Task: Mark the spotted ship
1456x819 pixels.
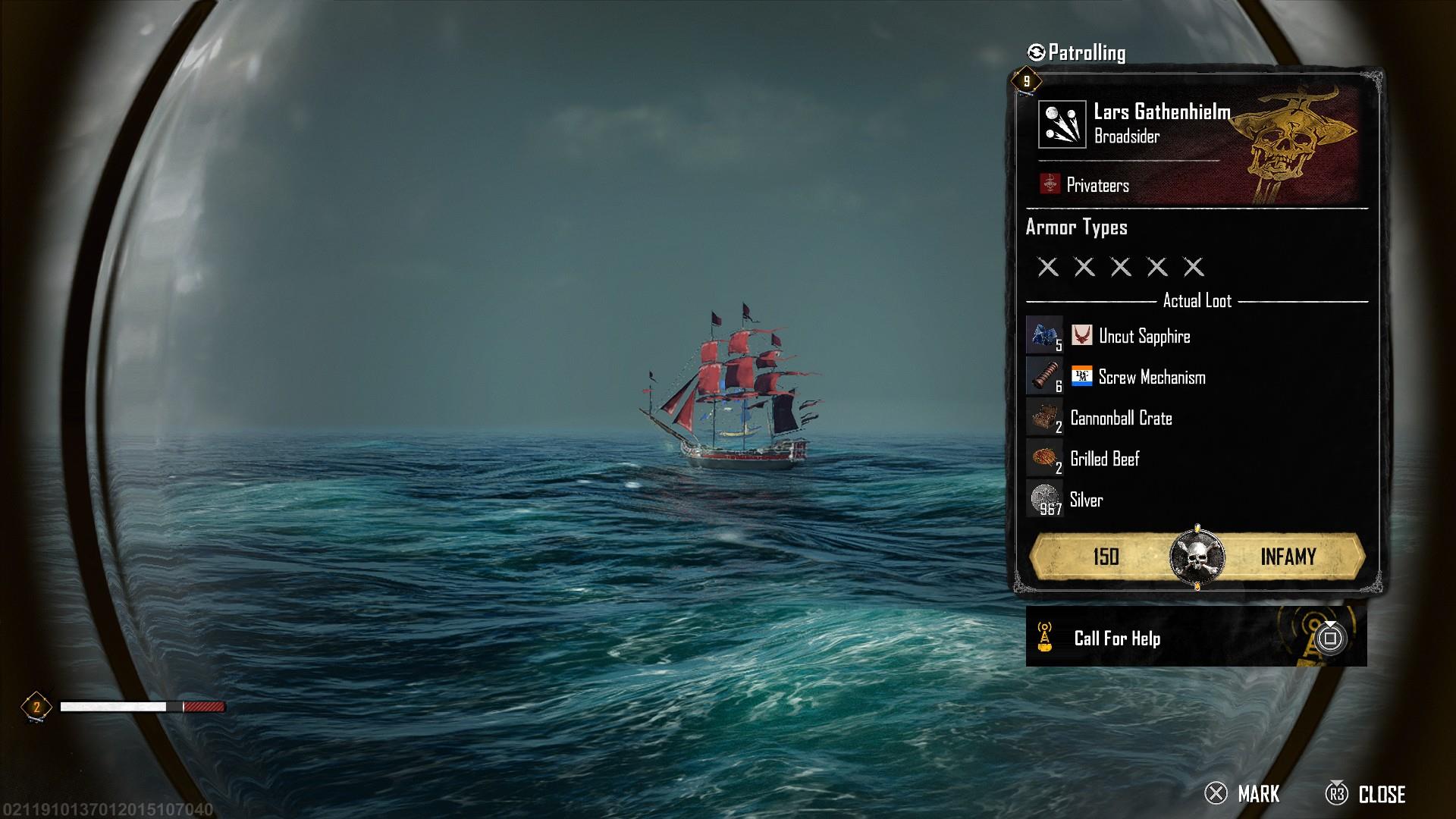Action: (x=1242, y=794)
